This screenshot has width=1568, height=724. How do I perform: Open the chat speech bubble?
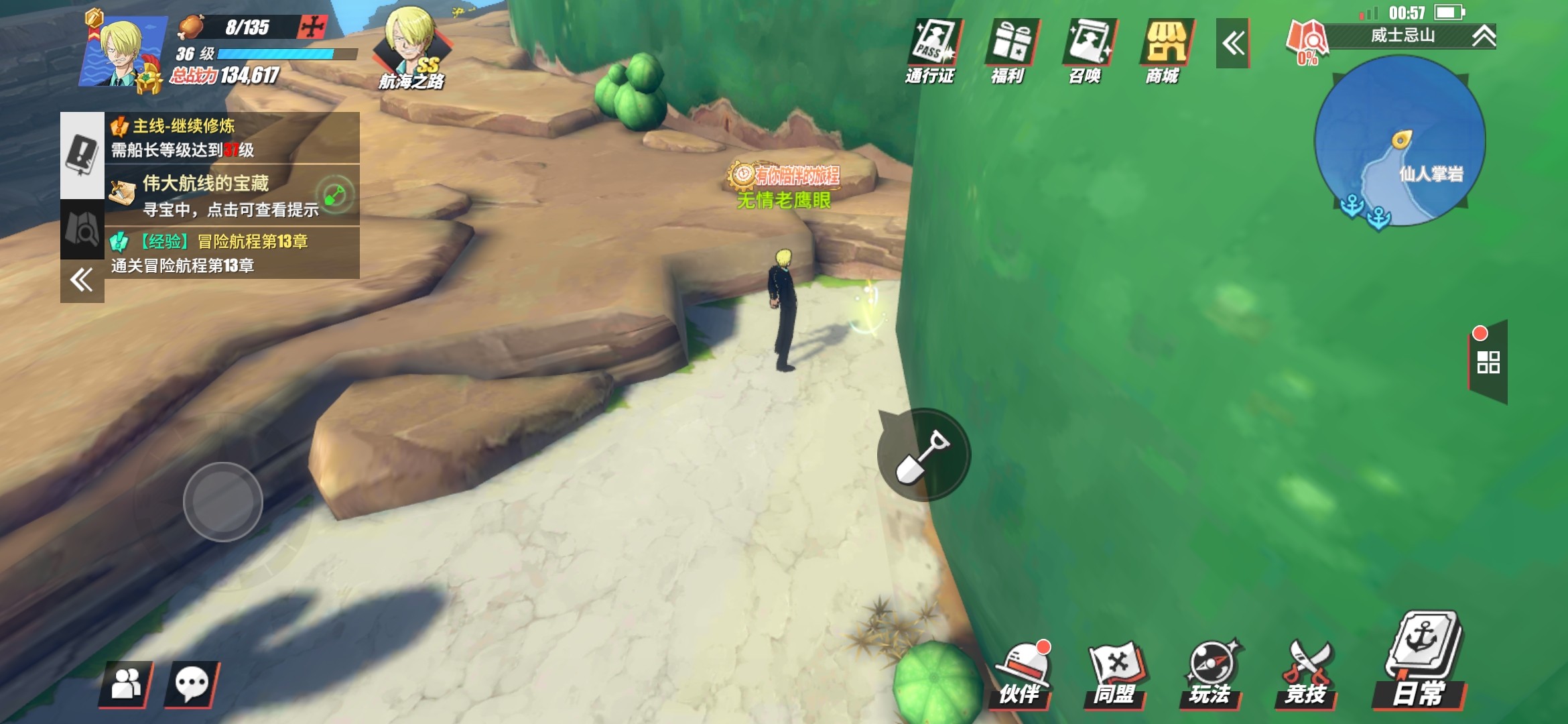(192, 684)
